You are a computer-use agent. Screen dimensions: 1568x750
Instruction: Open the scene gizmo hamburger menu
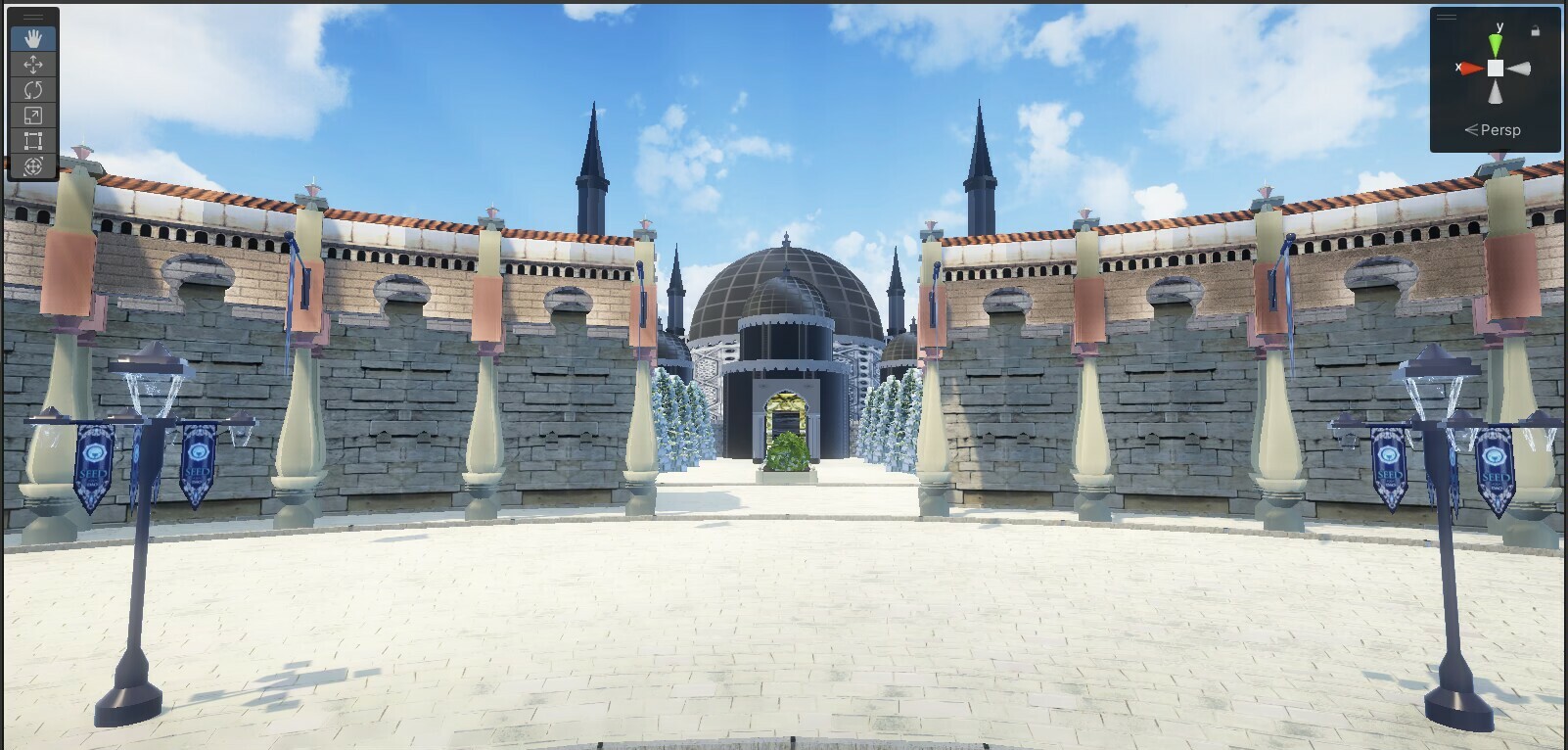[1447, 17]
